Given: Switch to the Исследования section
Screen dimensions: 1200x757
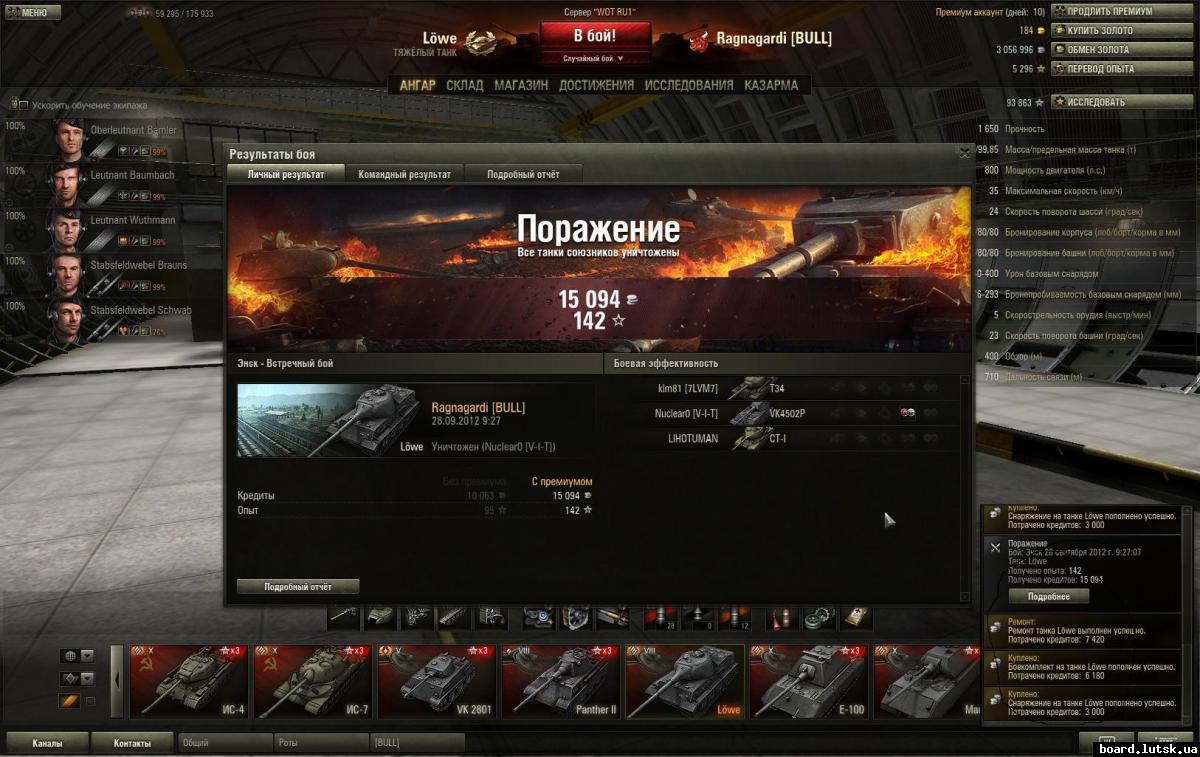Looking at the screenshot, I should coord(689,86).
